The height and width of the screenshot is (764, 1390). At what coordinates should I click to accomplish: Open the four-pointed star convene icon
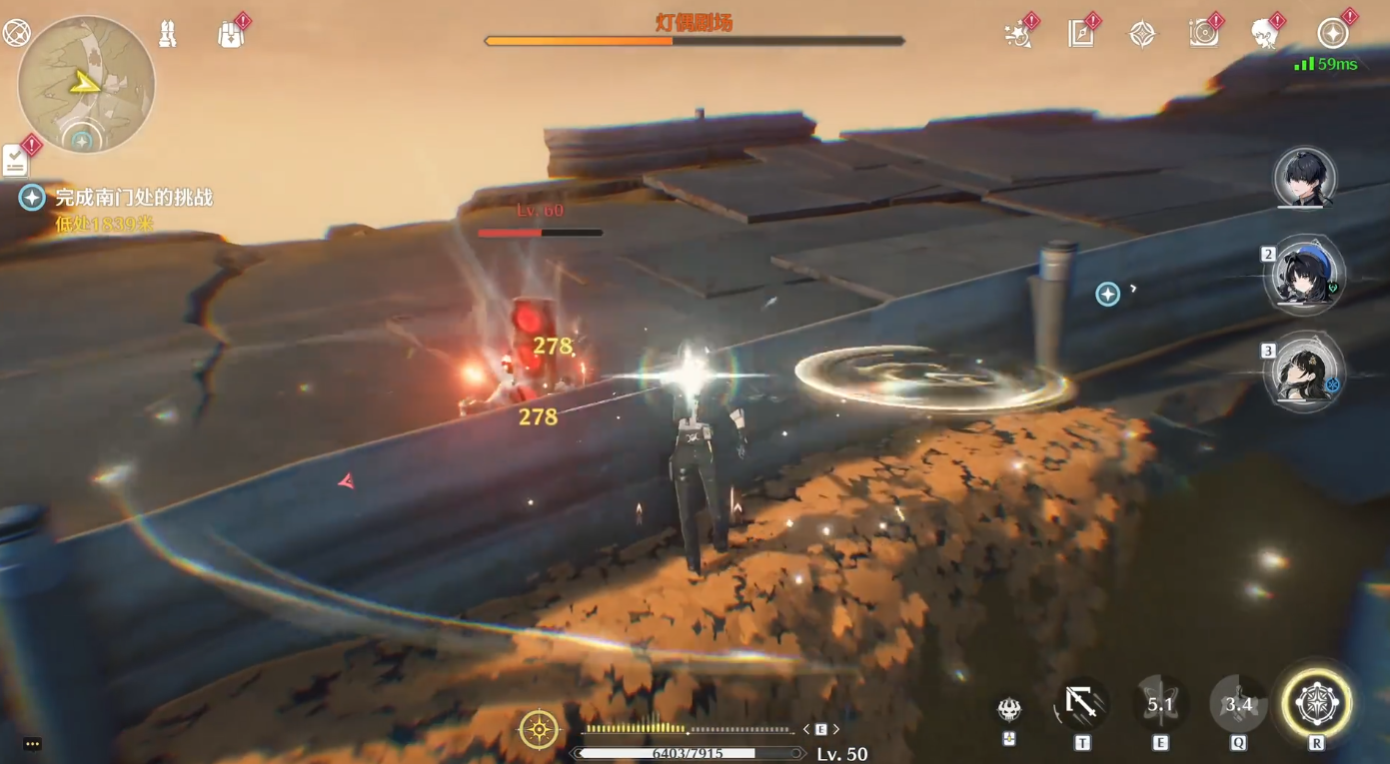(1142, 34)
